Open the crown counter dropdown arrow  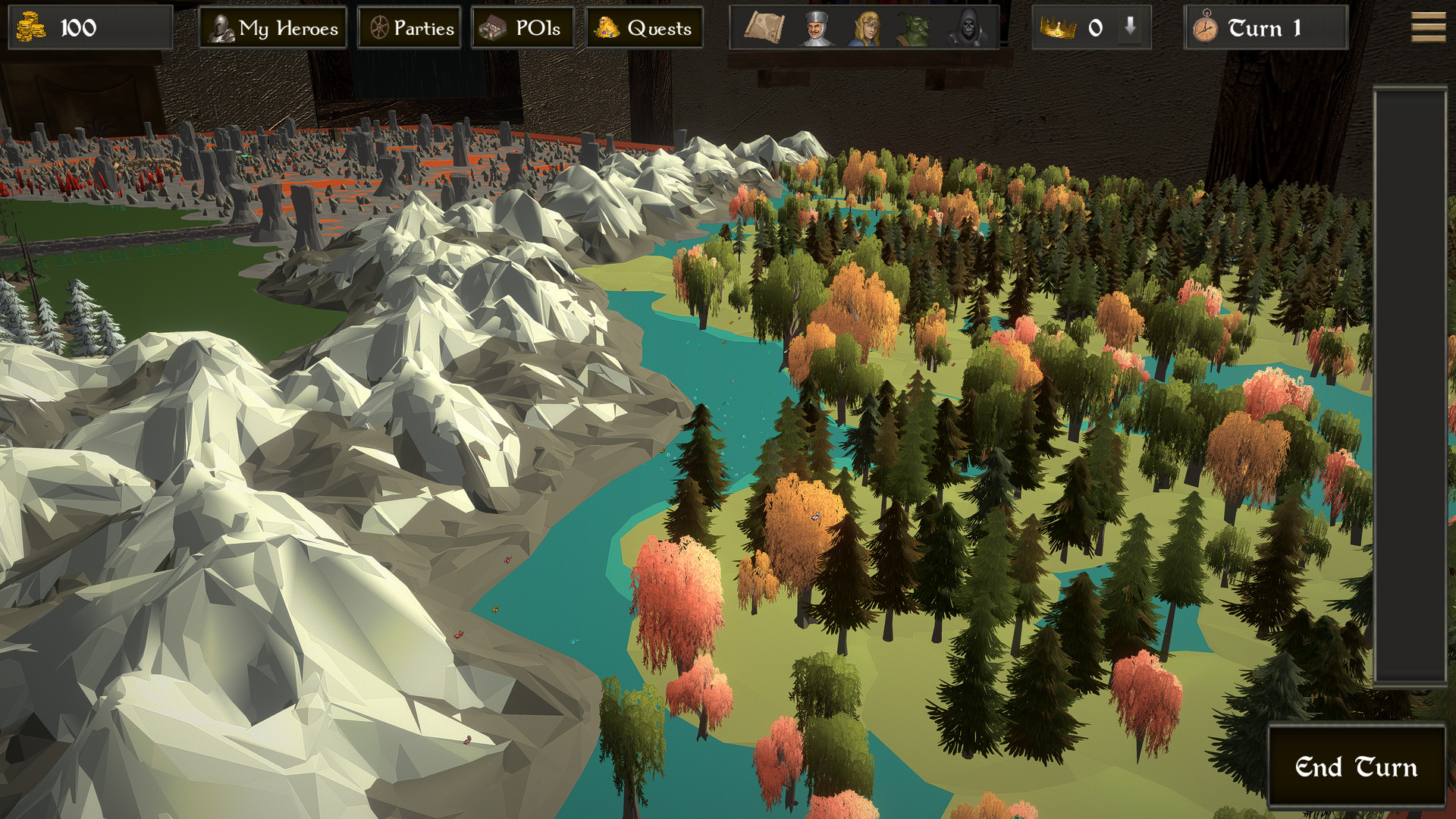[x=1129, y=28]
